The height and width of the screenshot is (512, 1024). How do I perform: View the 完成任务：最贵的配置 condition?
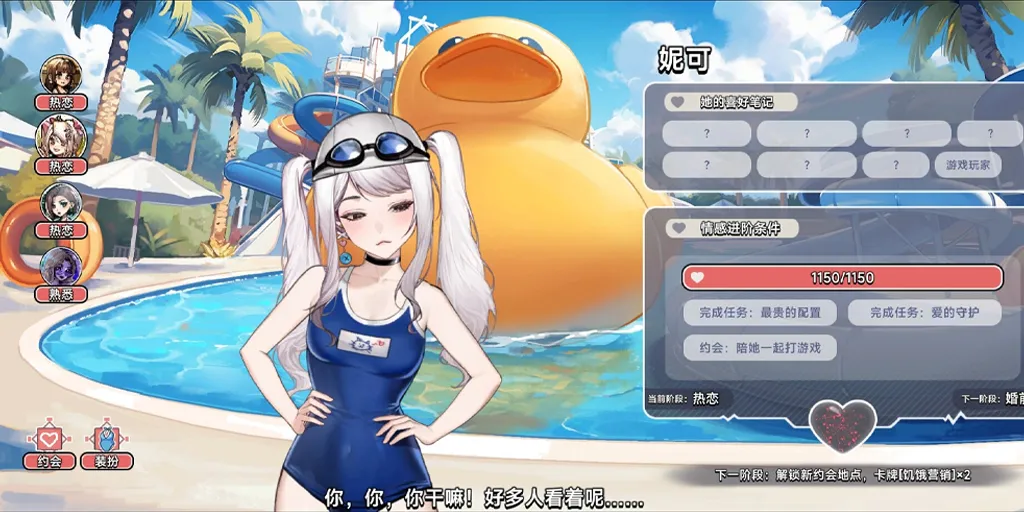coord(760,312)
